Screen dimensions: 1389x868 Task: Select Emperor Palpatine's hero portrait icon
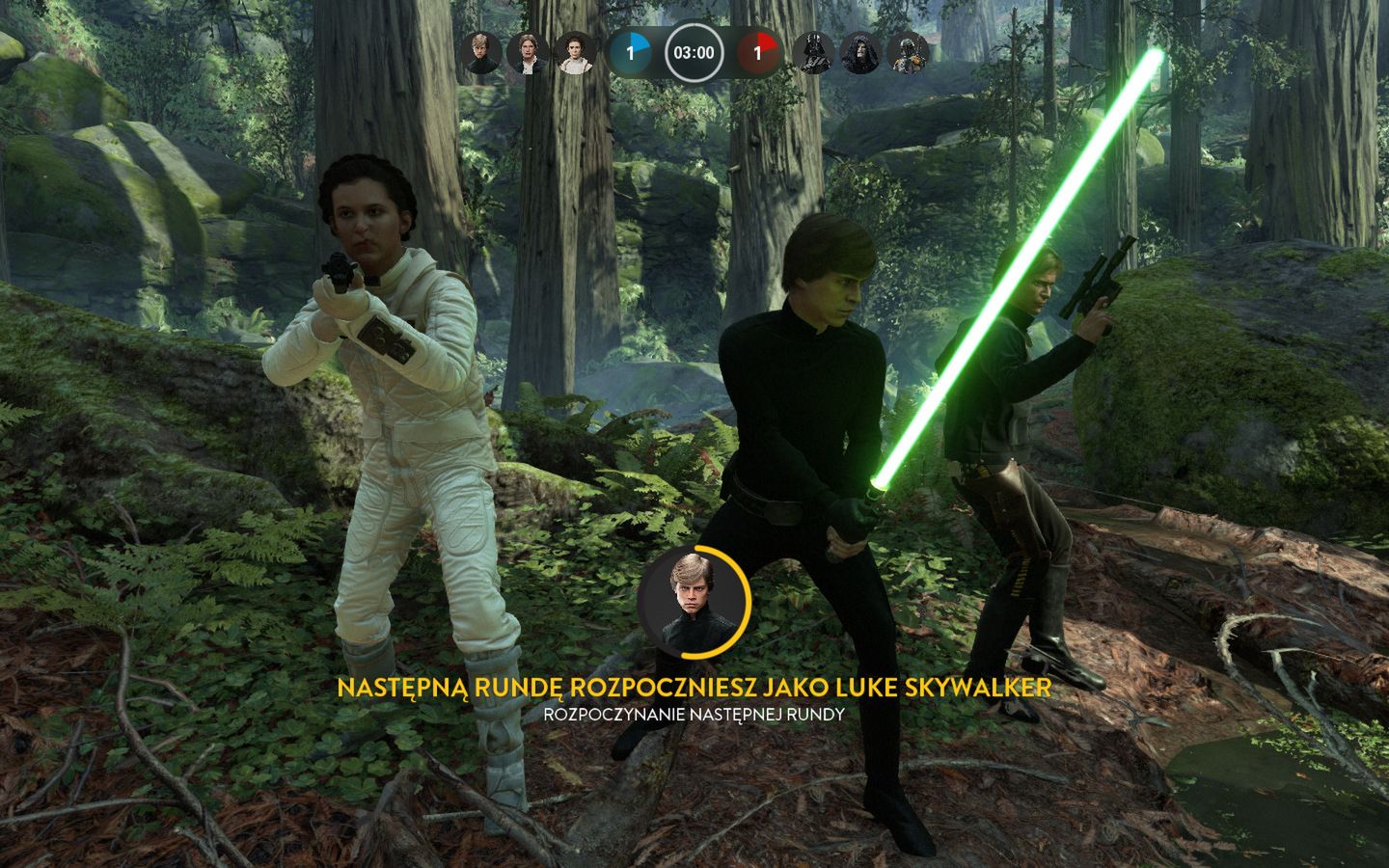coord(858,51)
